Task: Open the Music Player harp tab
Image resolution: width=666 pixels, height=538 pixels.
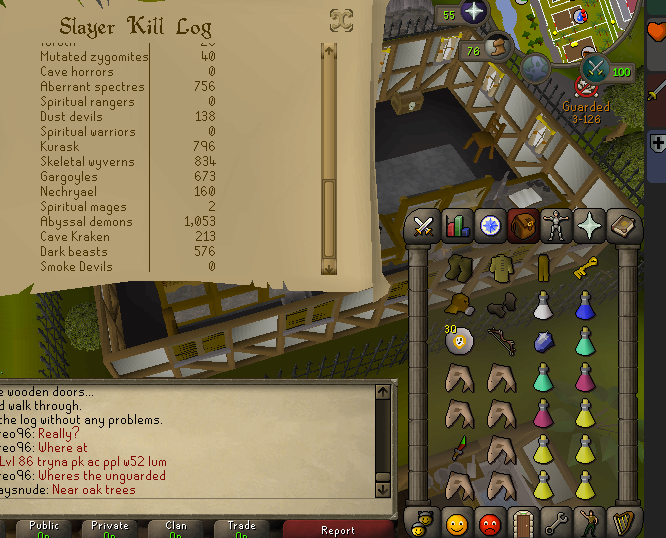Action: (x=621, y=522)
